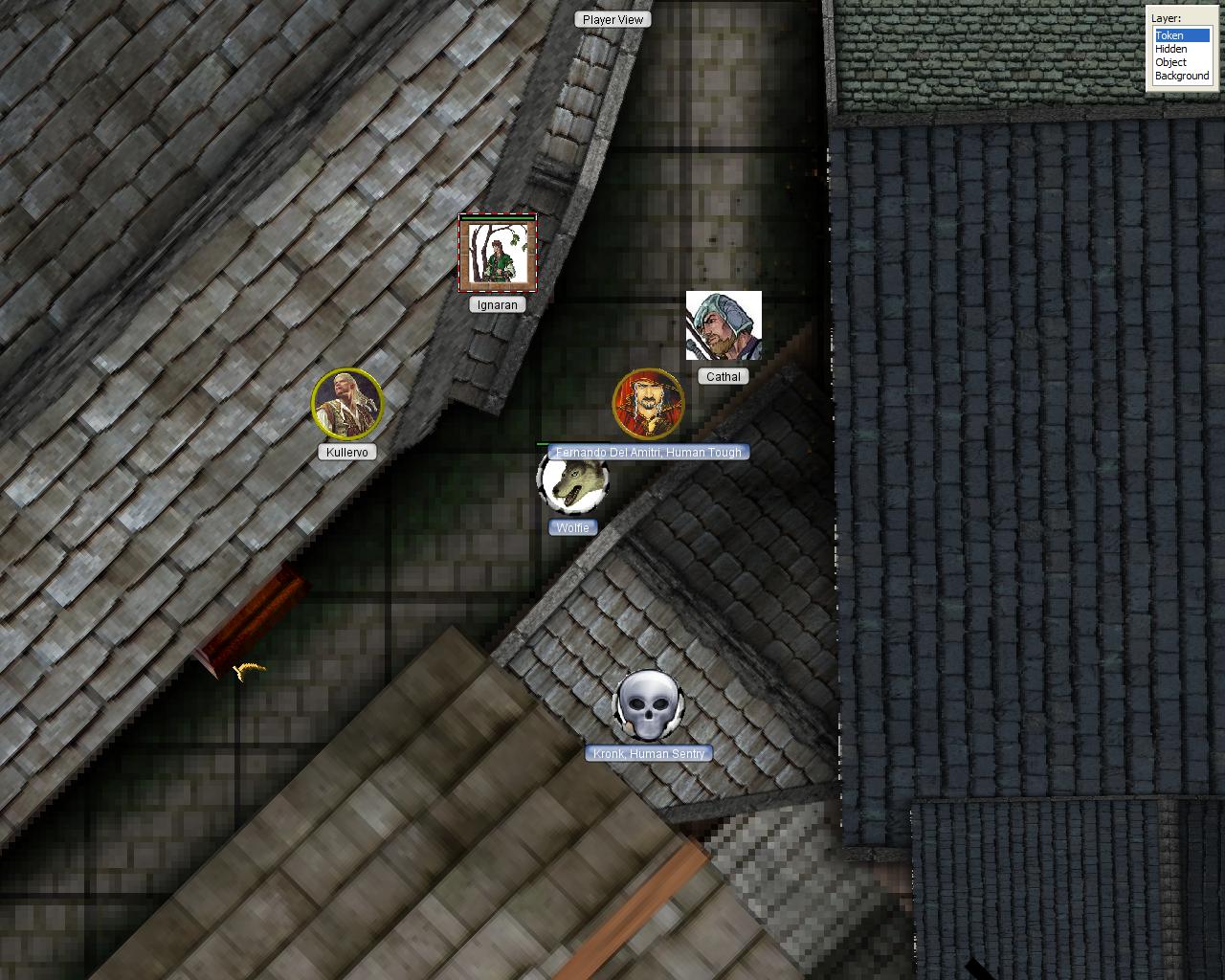Click the Player View label

click(x=612, y=19)
